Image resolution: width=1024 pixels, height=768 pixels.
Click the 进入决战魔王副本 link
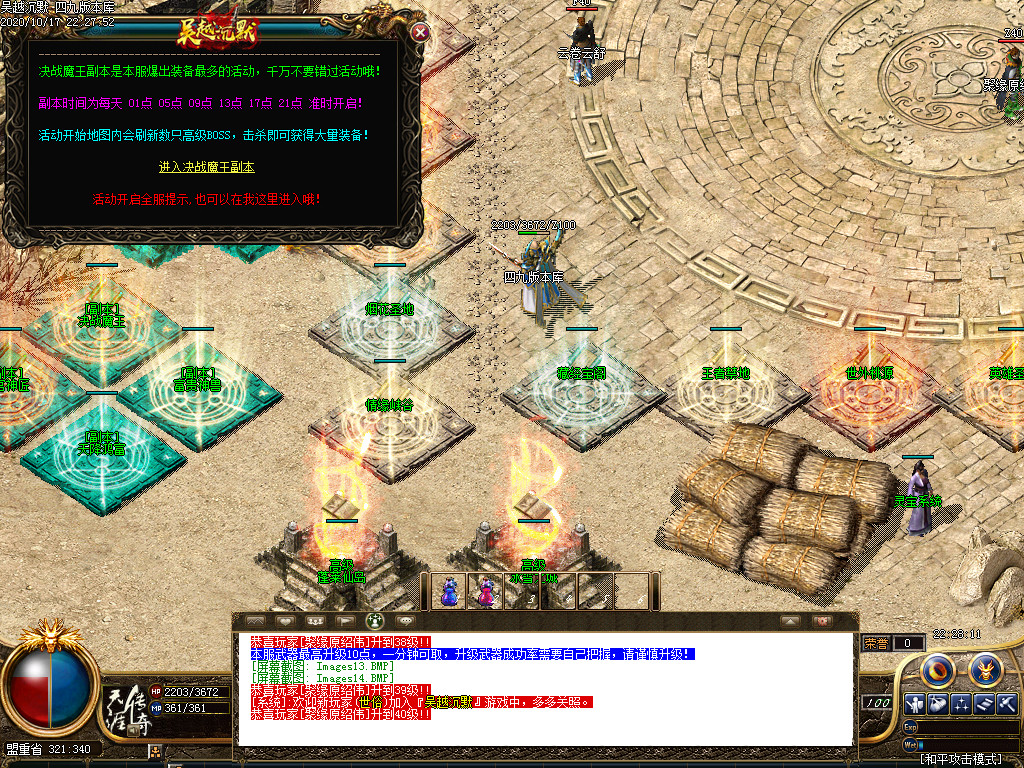point(207,167)
